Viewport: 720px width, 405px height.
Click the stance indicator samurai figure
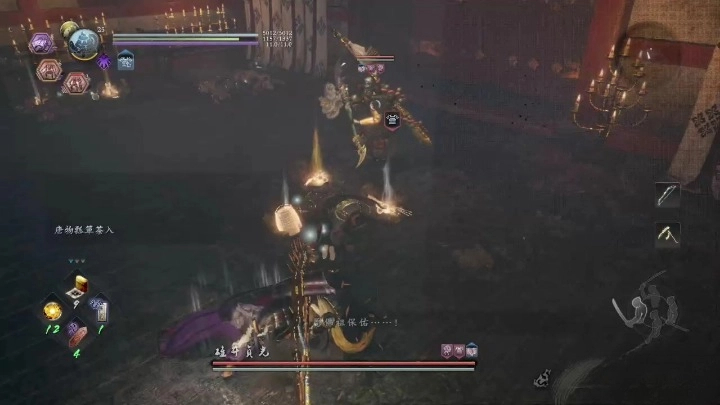[x=650, y=307]
